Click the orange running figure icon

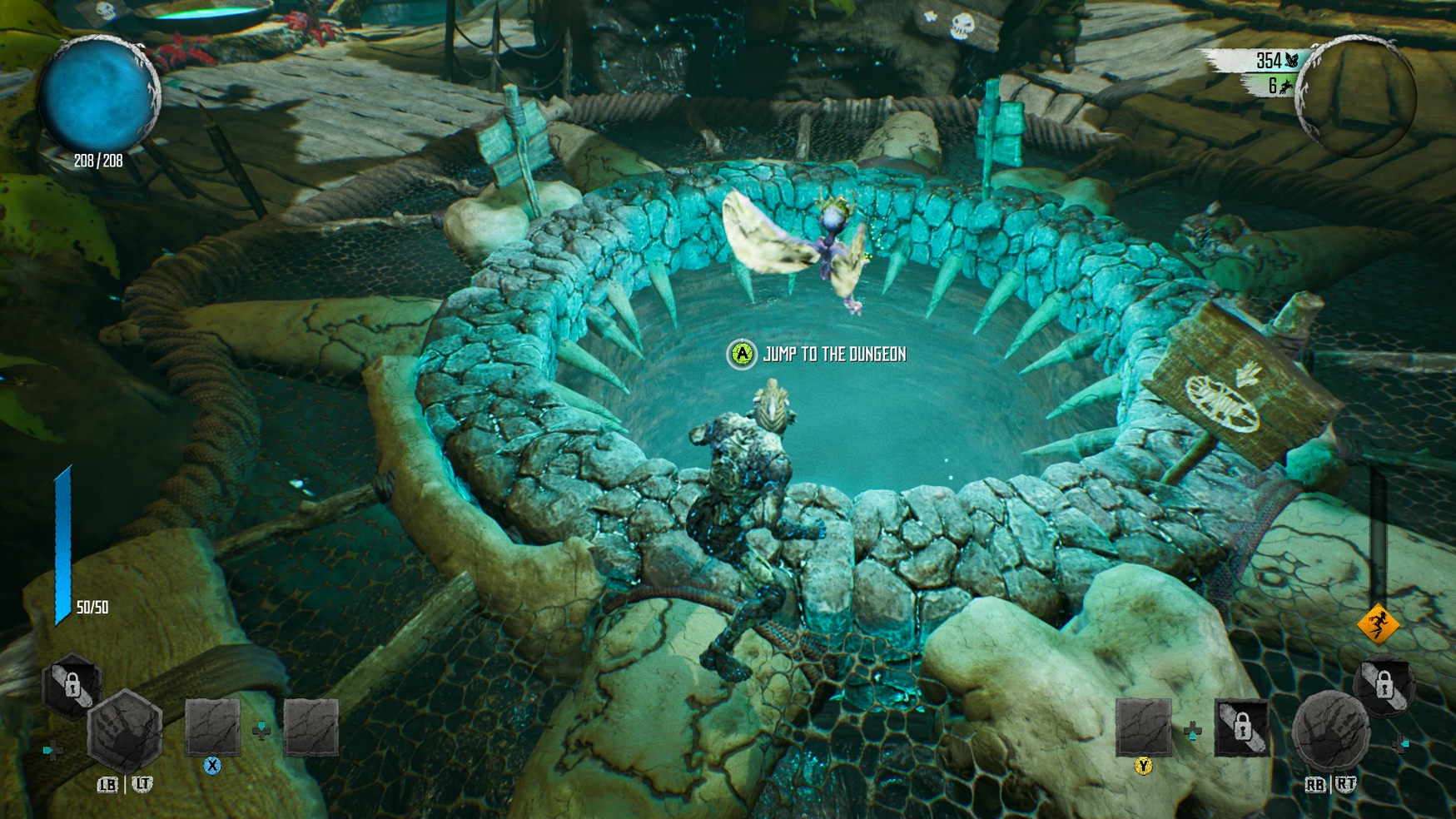(x=1378, y=623)
